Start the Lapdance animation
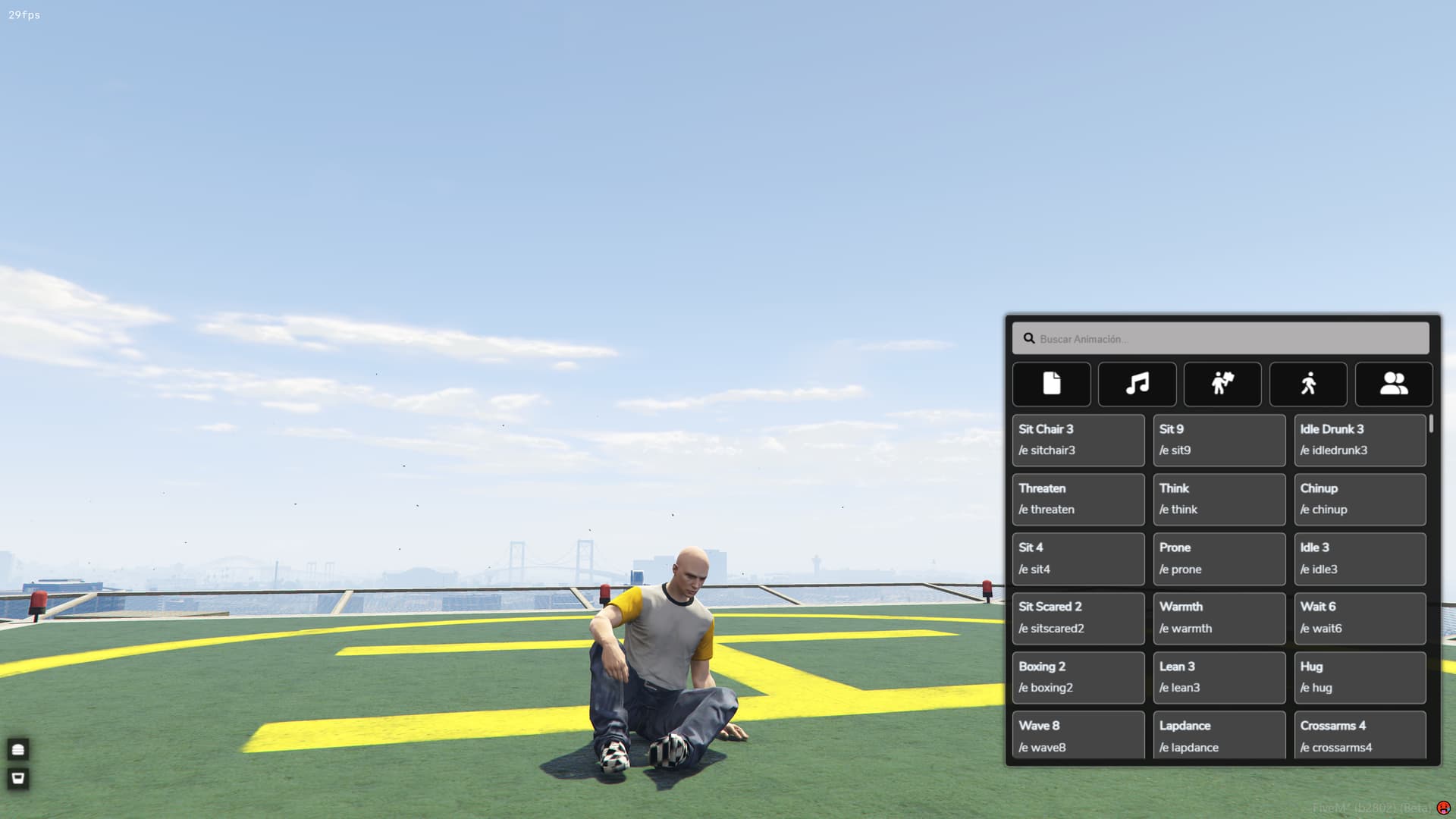Image resolution: width=1456 pixels, height=819 pixels. tap(1219, 736)
